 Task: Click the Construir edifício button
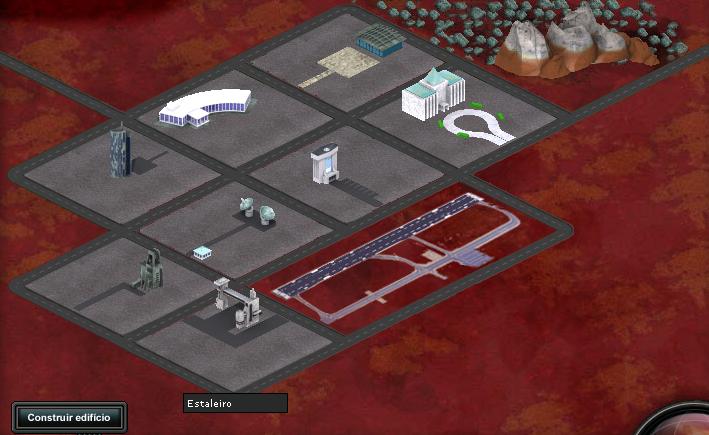[69, 417]
